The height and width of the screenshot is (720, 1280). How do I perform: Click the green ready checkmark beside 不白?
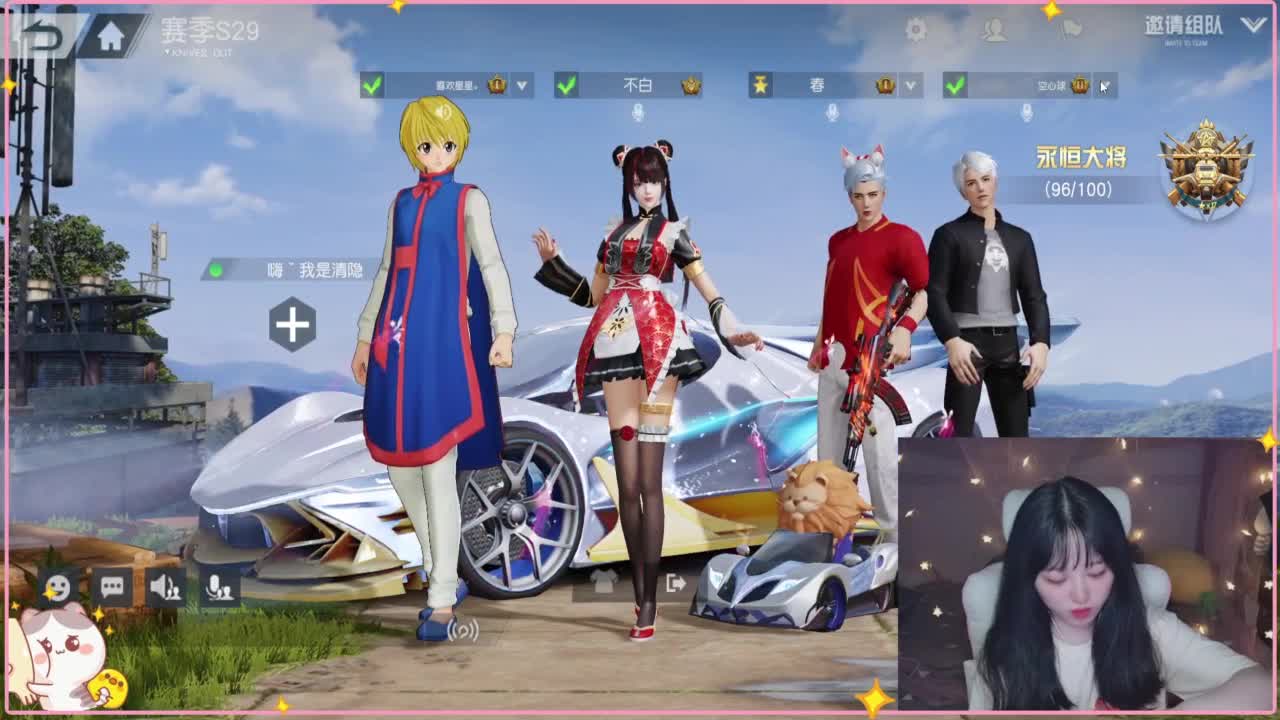[566, 86]
